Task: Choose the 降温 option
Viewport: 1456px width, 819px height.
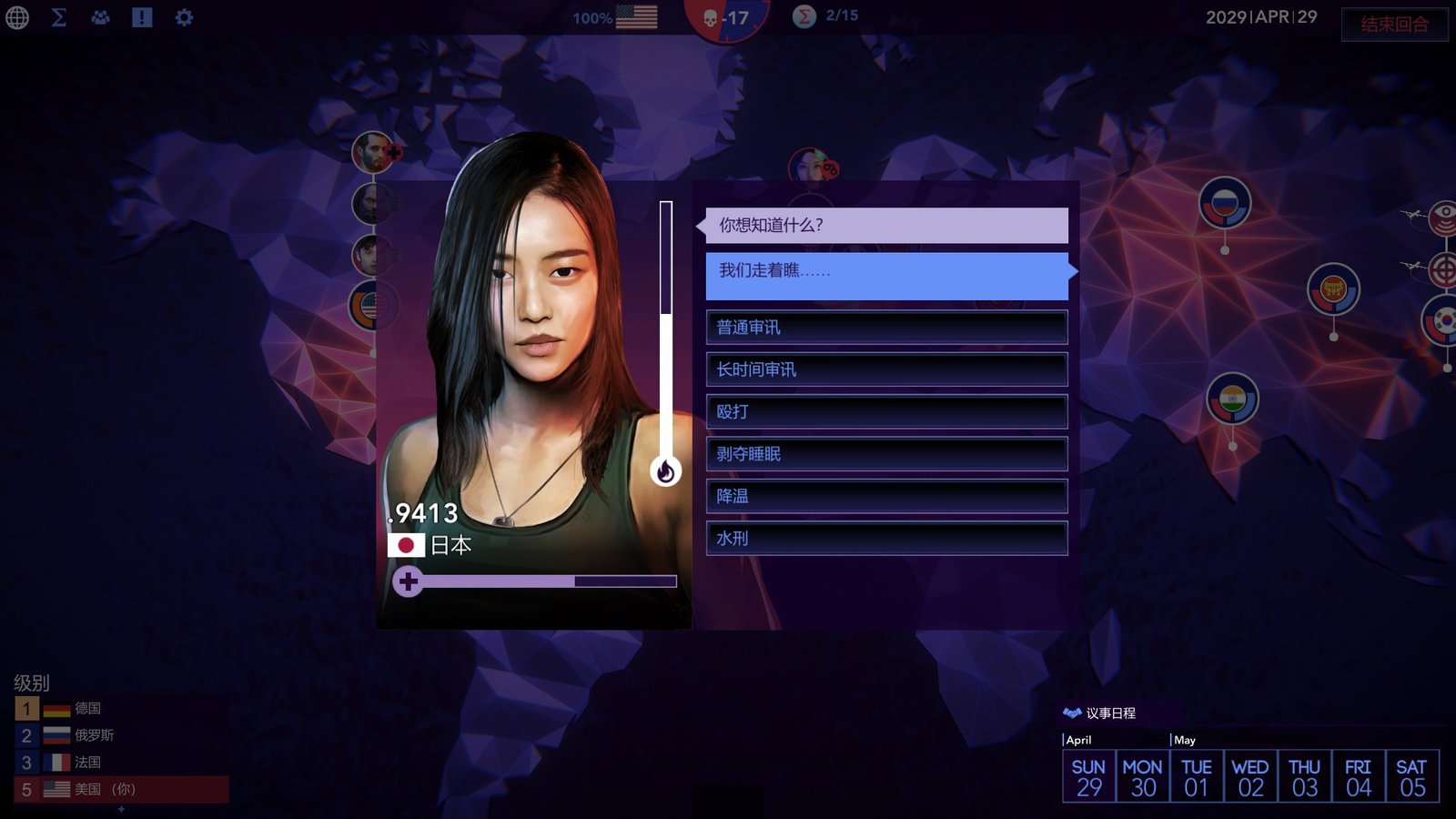Action: point(886,496)
